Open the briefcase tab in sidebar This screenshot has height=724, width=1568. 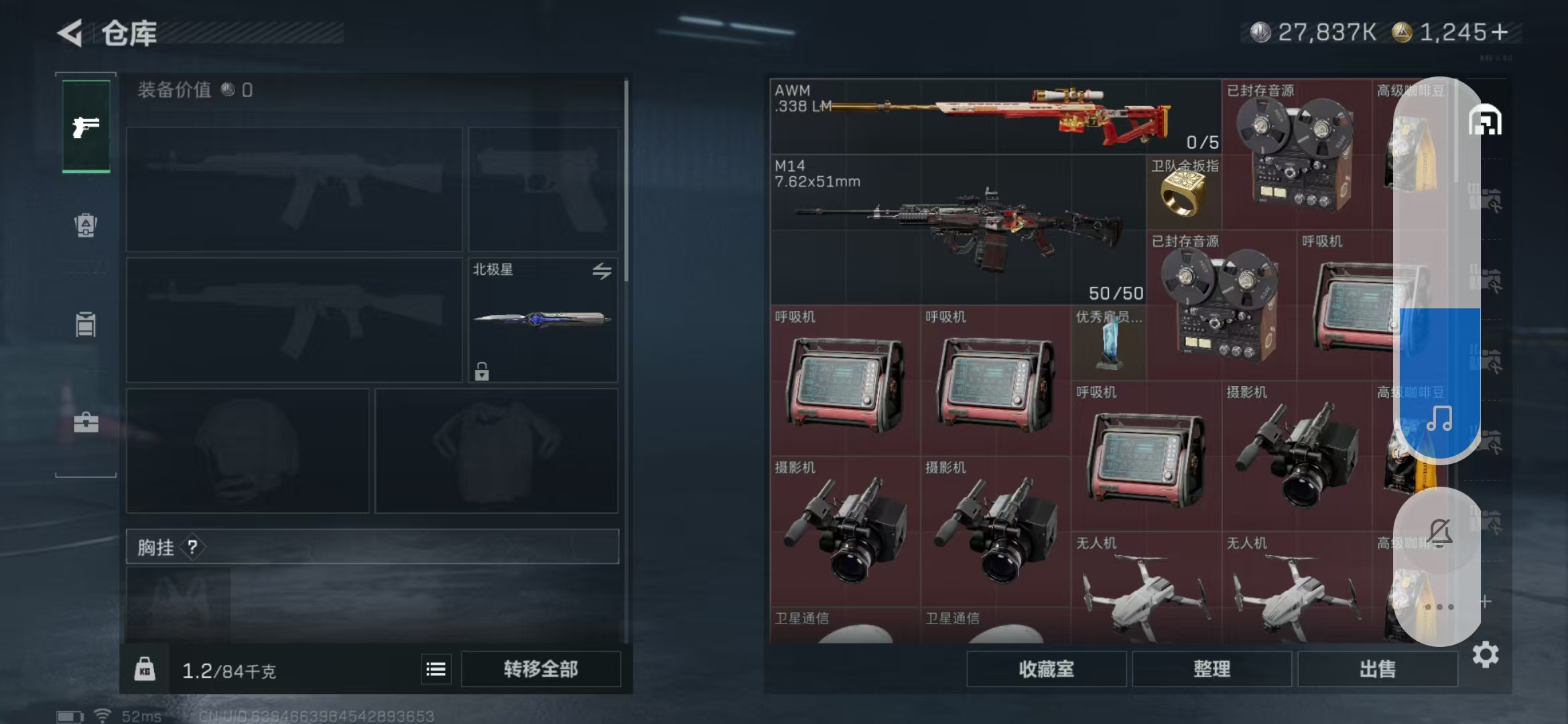(86, 422)
